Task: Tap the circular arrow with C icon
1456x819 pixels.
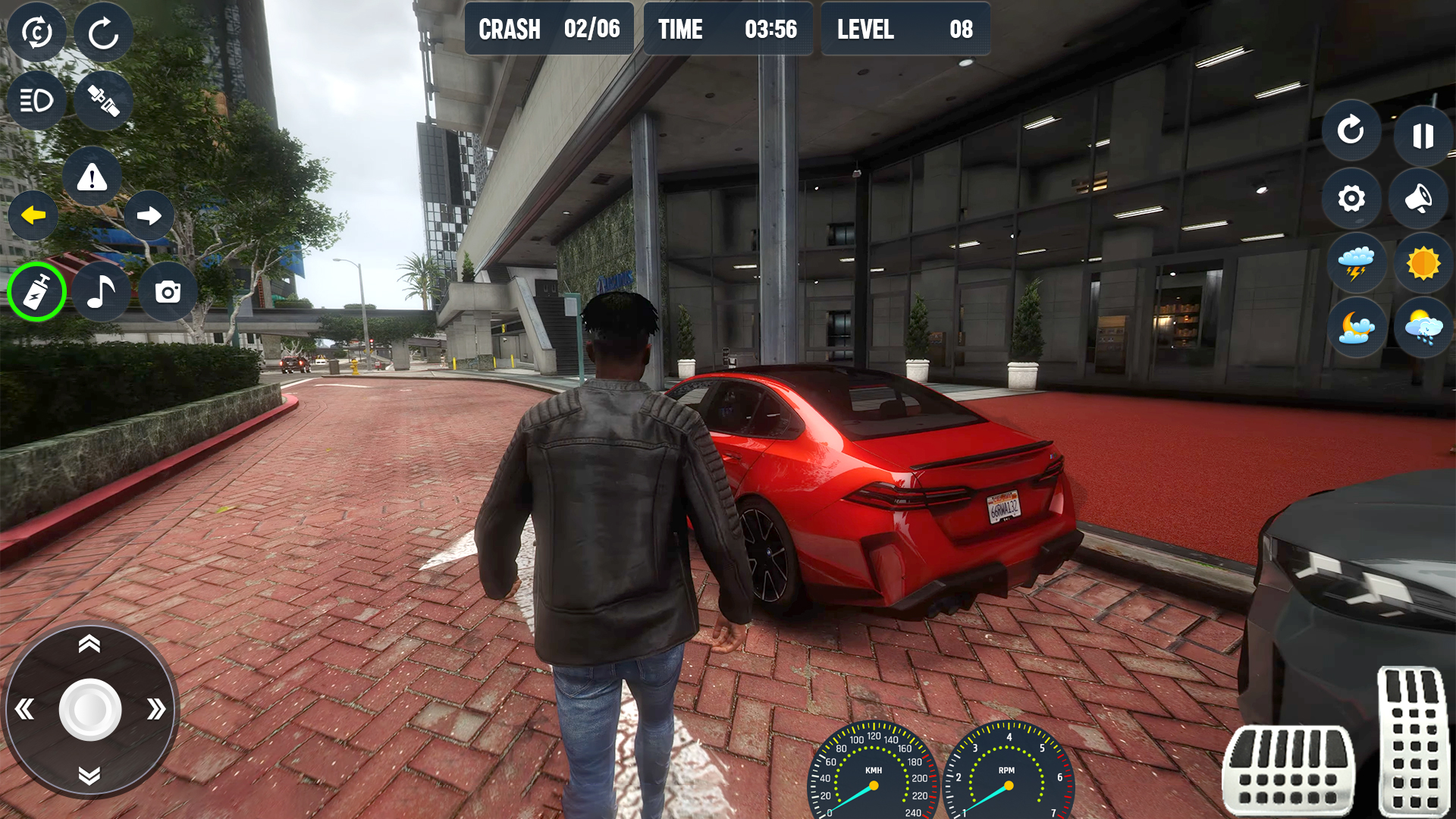Action: 36,33
